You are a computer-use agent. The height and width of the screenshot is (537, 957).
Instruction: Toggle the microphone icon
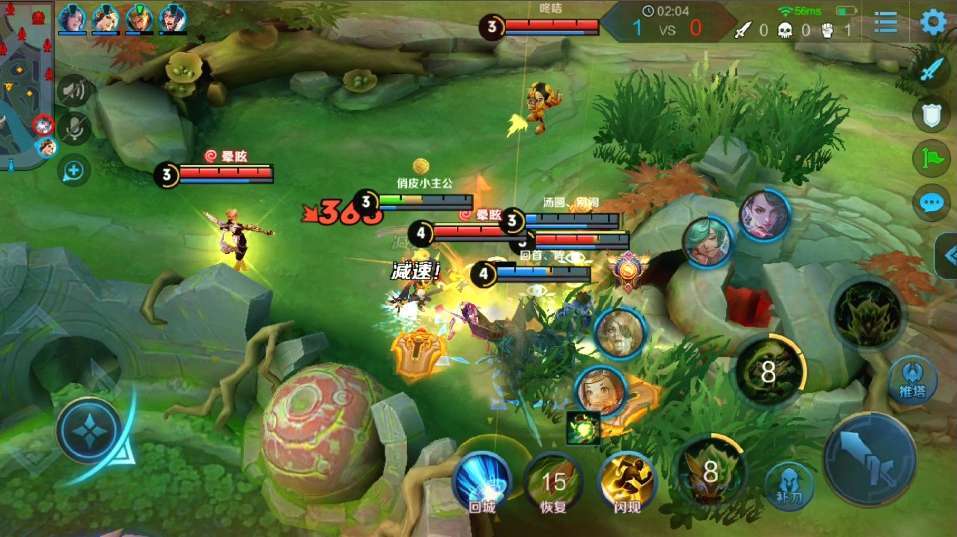point(73,128)
